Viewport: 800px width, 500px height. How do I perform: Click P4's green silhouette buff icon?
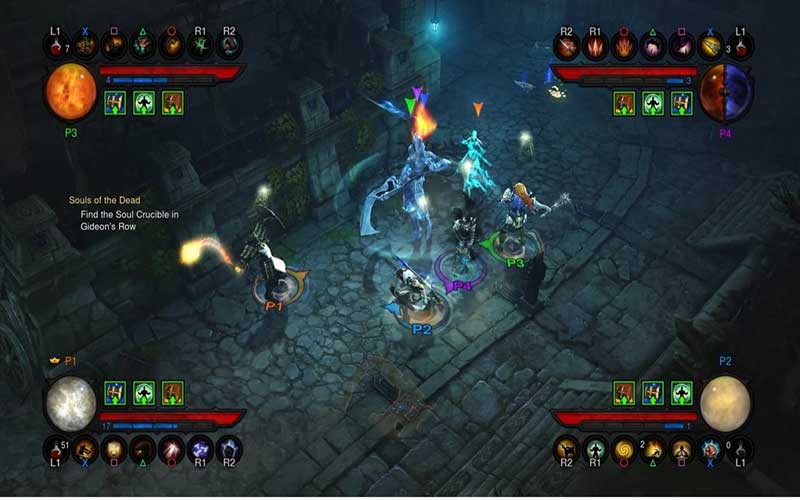pyautogui.click(x=654, y=102)
